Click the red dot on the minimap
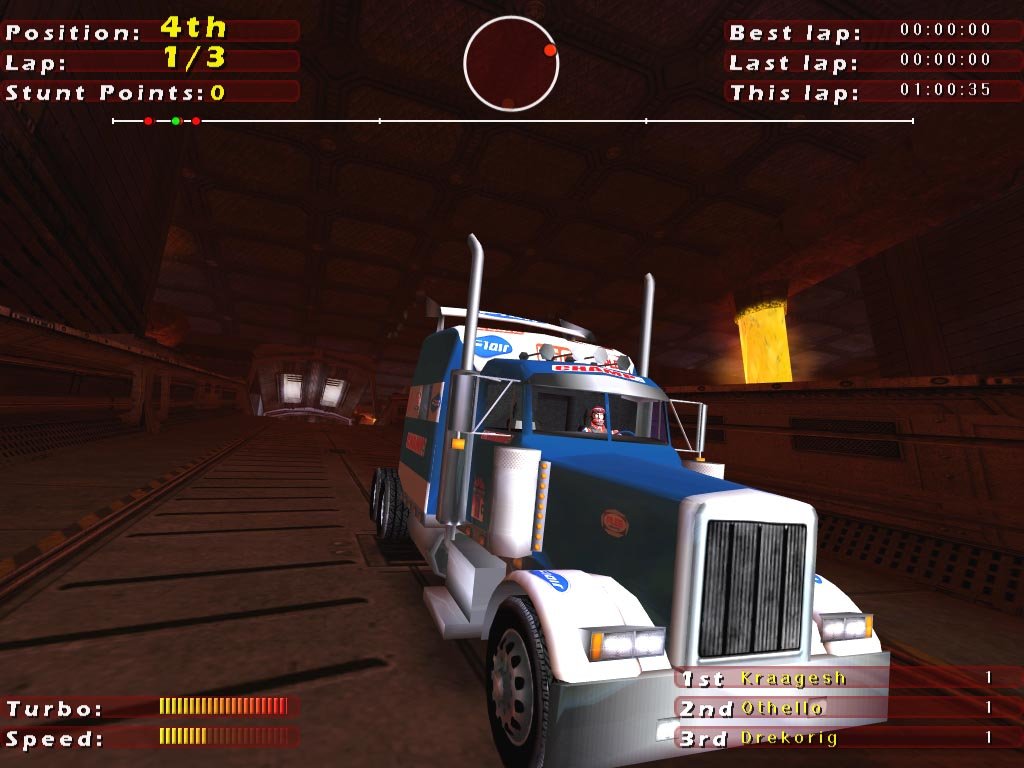The image size is (1024, 768). click(x=549, y=49)
